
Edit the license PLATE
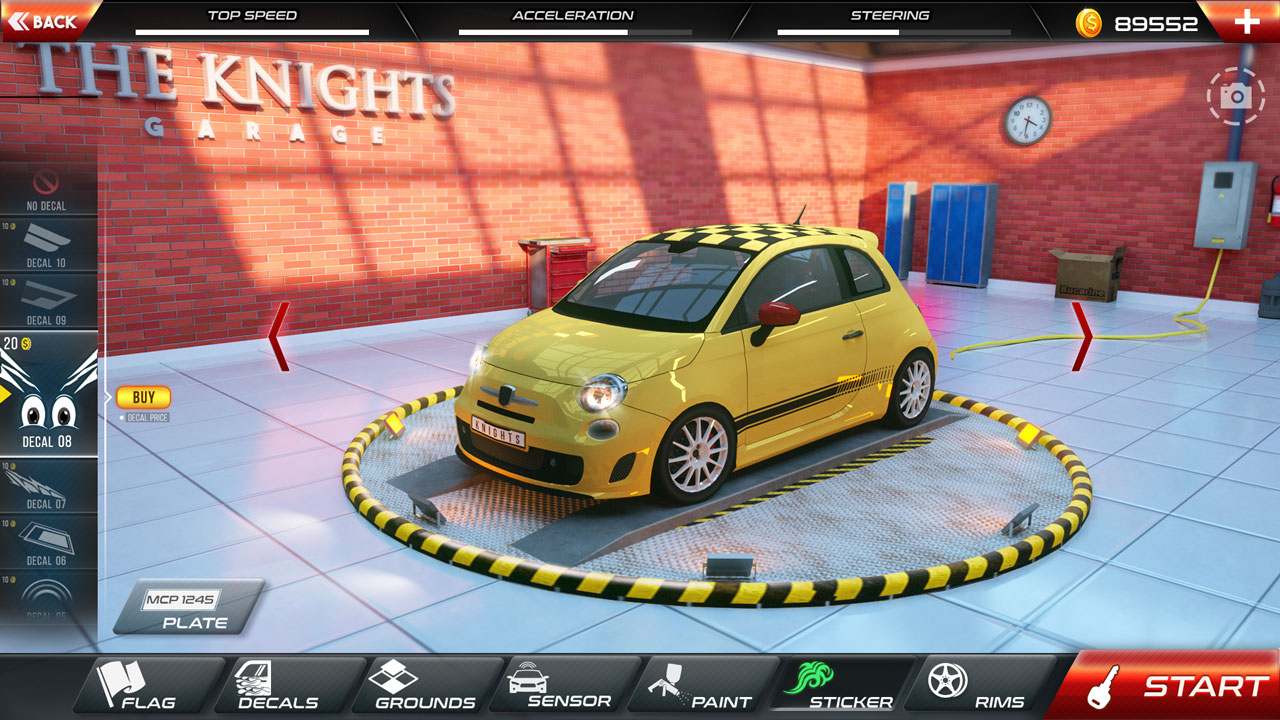pyautogui.click(x=188, y=609)
